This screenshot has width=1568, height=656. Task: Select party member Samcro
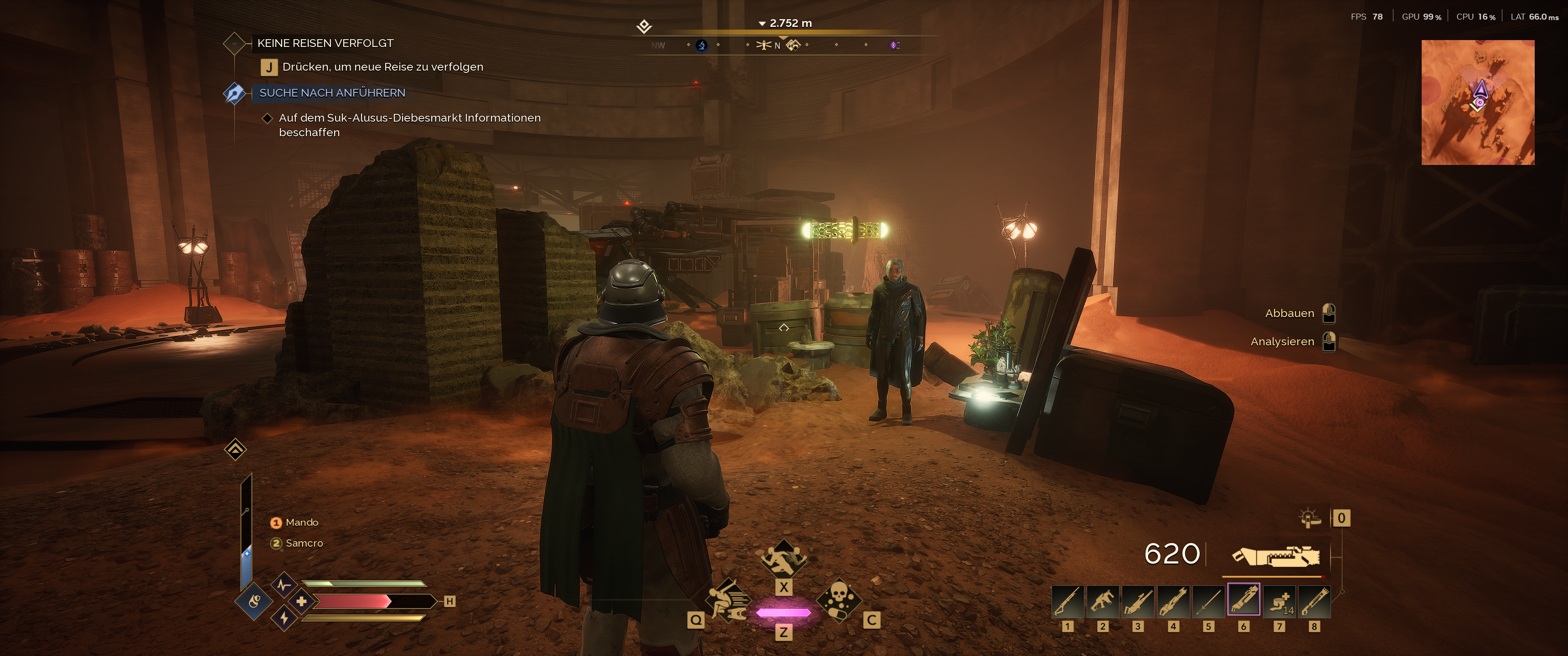point(304,543)
